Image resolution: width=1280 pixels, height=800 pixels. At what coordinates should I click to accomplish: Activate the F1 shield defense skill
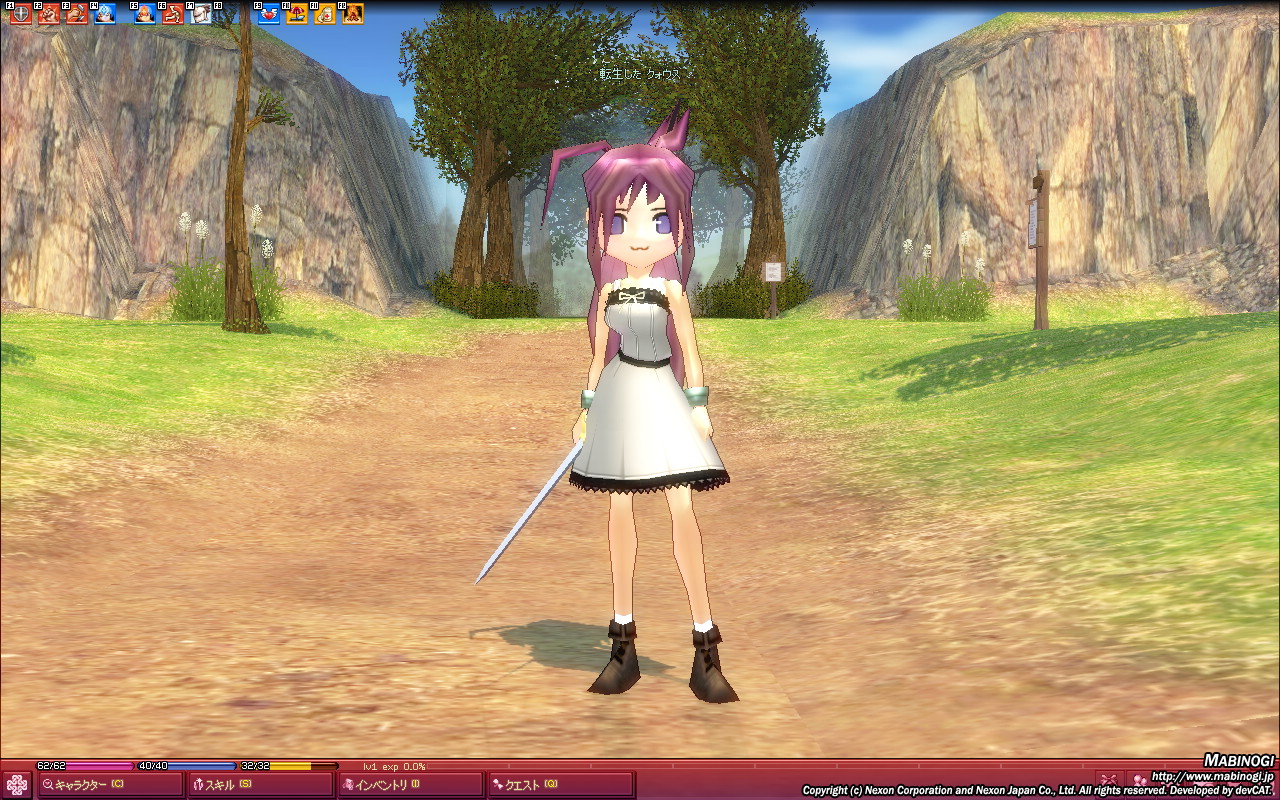pyautogui.click(x=20, y=14)
